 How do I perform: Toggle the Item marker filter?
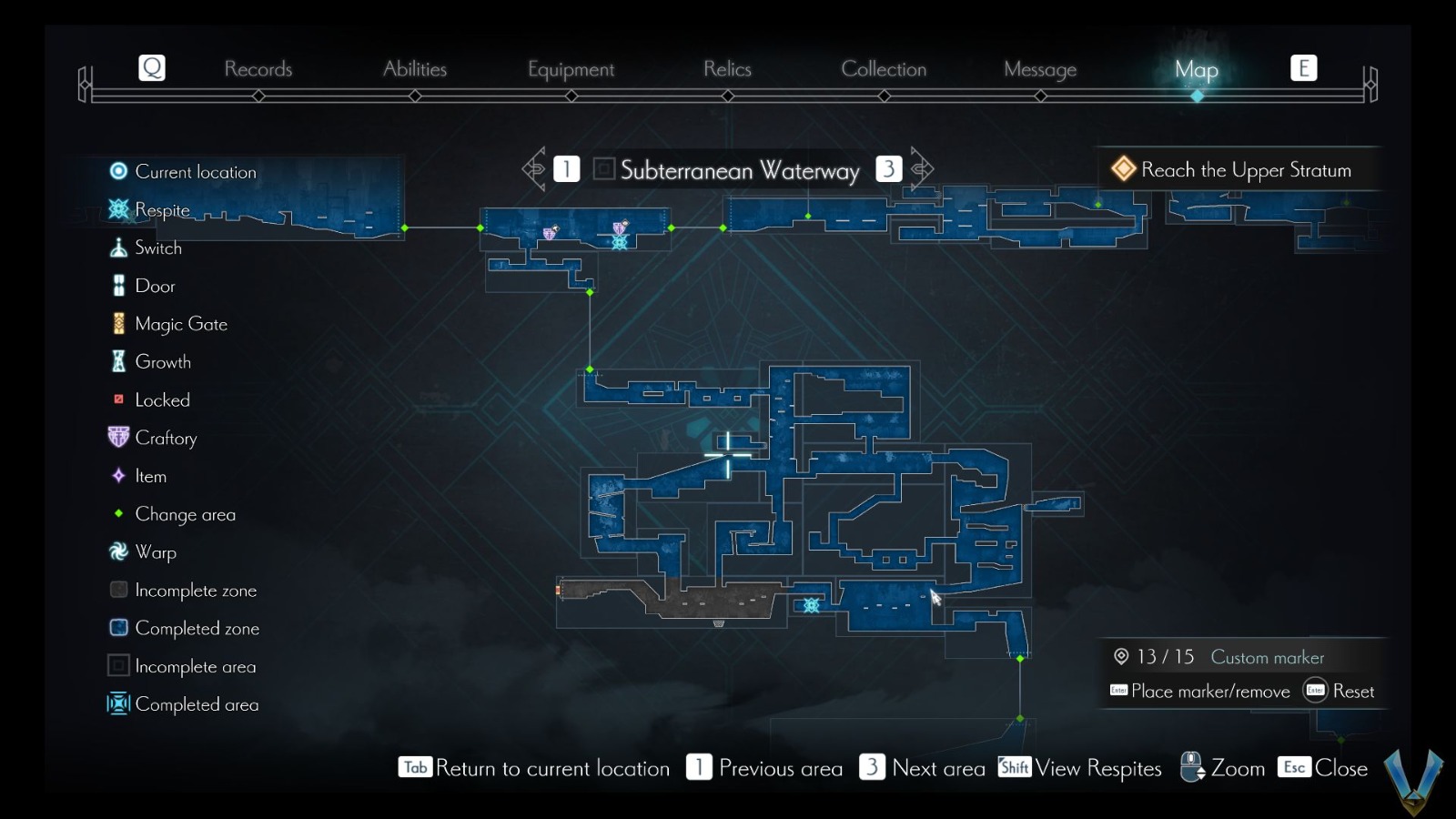pos(117,476)
